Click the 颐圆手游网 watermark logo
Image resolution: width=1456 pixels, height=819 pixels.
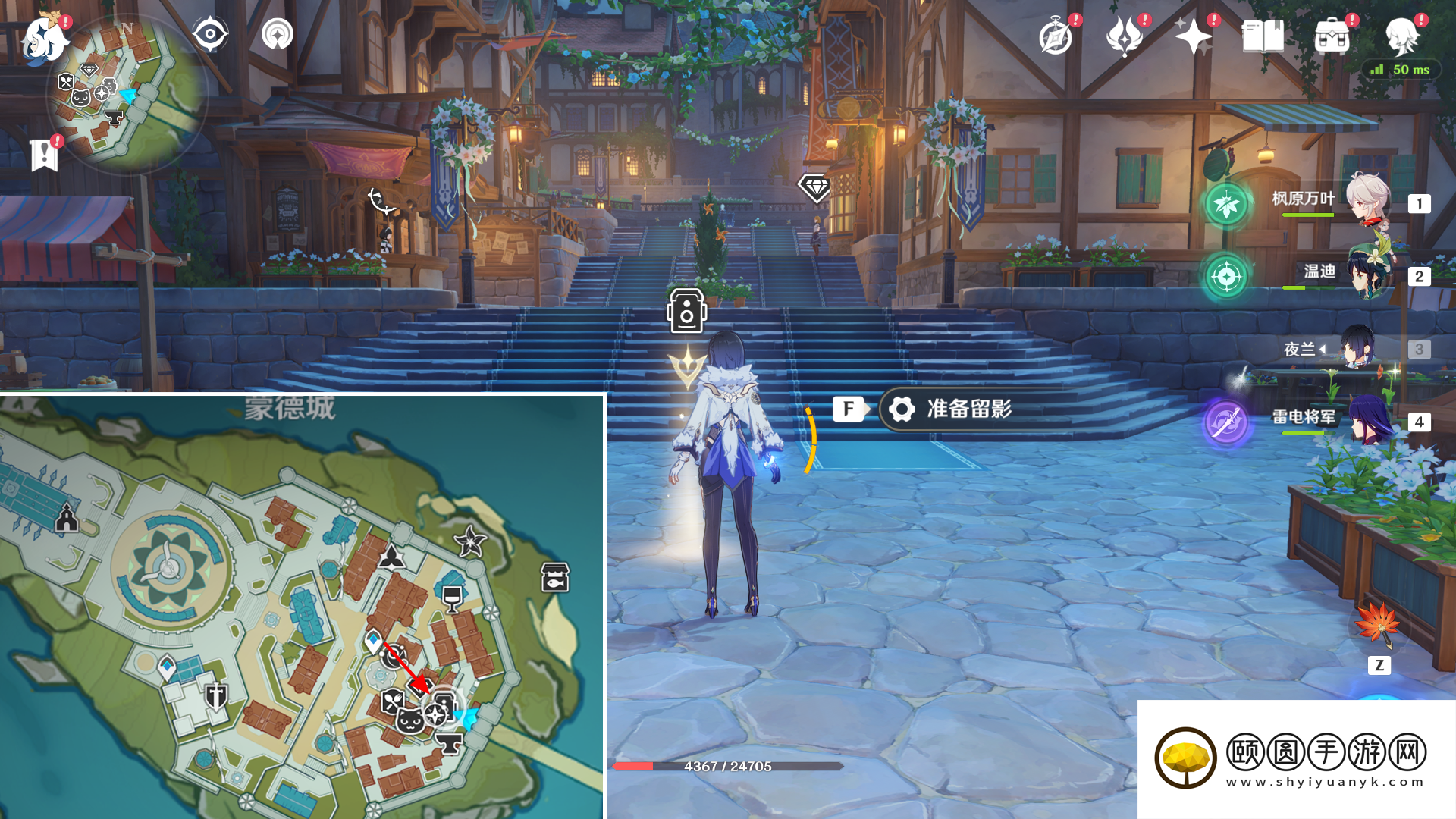click(1295, 758)
